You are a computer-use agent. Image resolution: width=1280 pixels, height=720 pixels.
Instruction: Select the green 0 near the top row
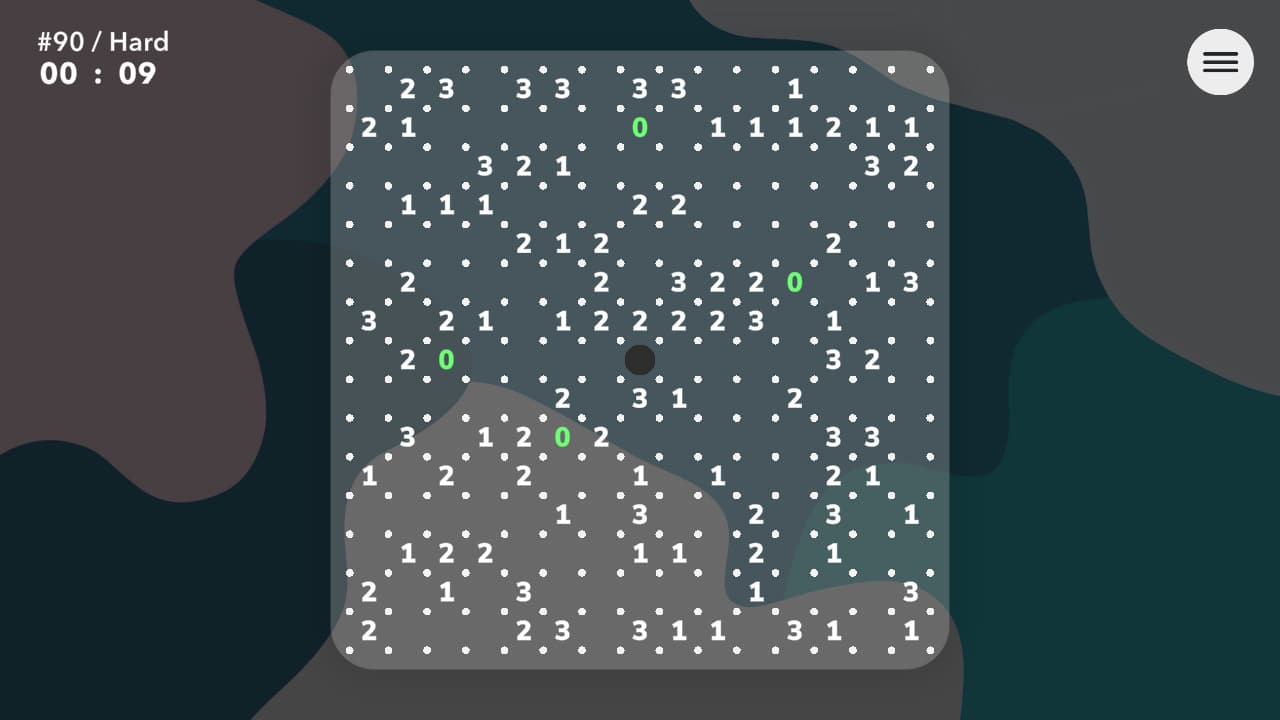coord(639,127)
